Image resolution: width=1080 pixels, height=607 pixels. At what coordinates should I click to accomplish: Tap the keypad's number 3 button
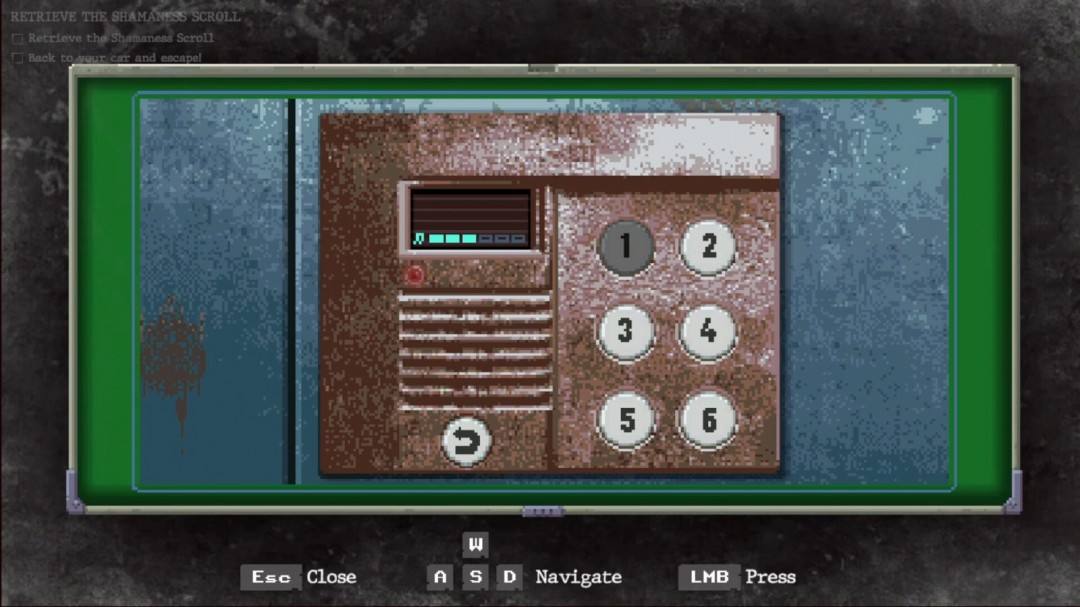pyautogui.click(x=626, y=332)
